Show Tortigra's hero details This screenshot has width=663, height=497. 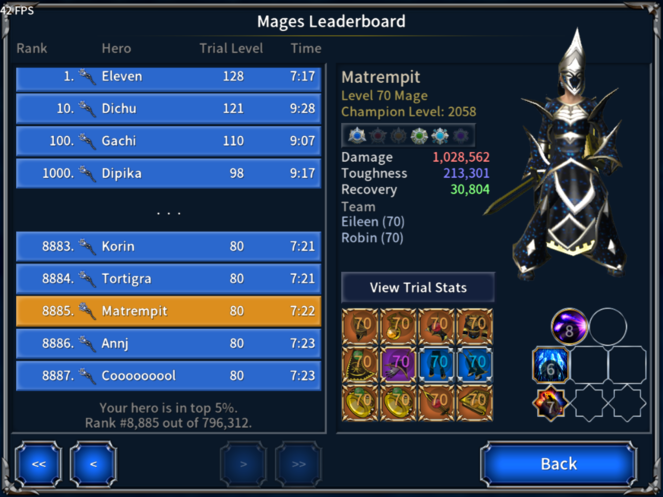pos(168,278)
